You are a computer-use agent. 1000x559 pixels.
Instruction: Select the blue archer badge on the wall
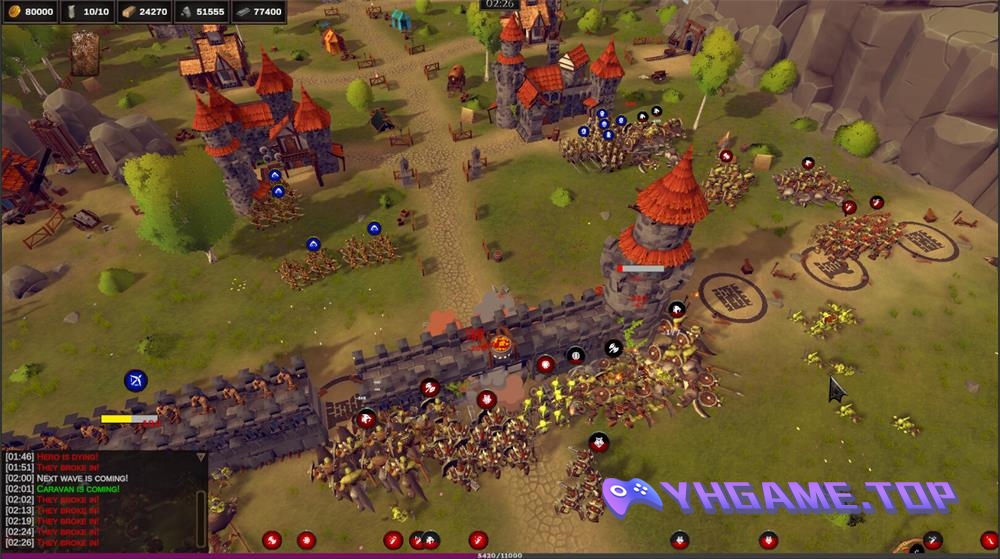(136, 381)
